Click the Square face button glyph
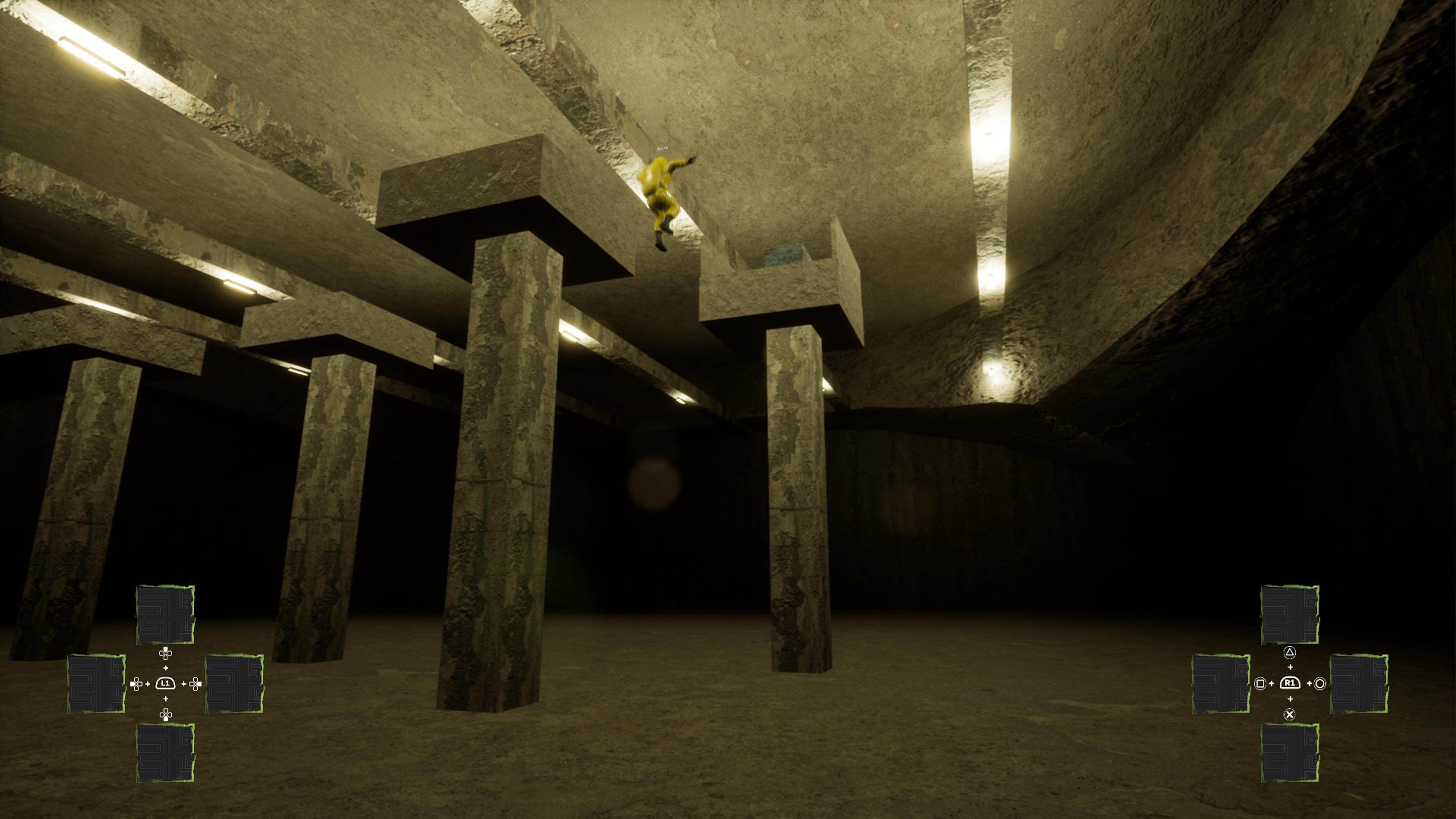This screenshot has width=1456, height=819. pos(1261,684)
